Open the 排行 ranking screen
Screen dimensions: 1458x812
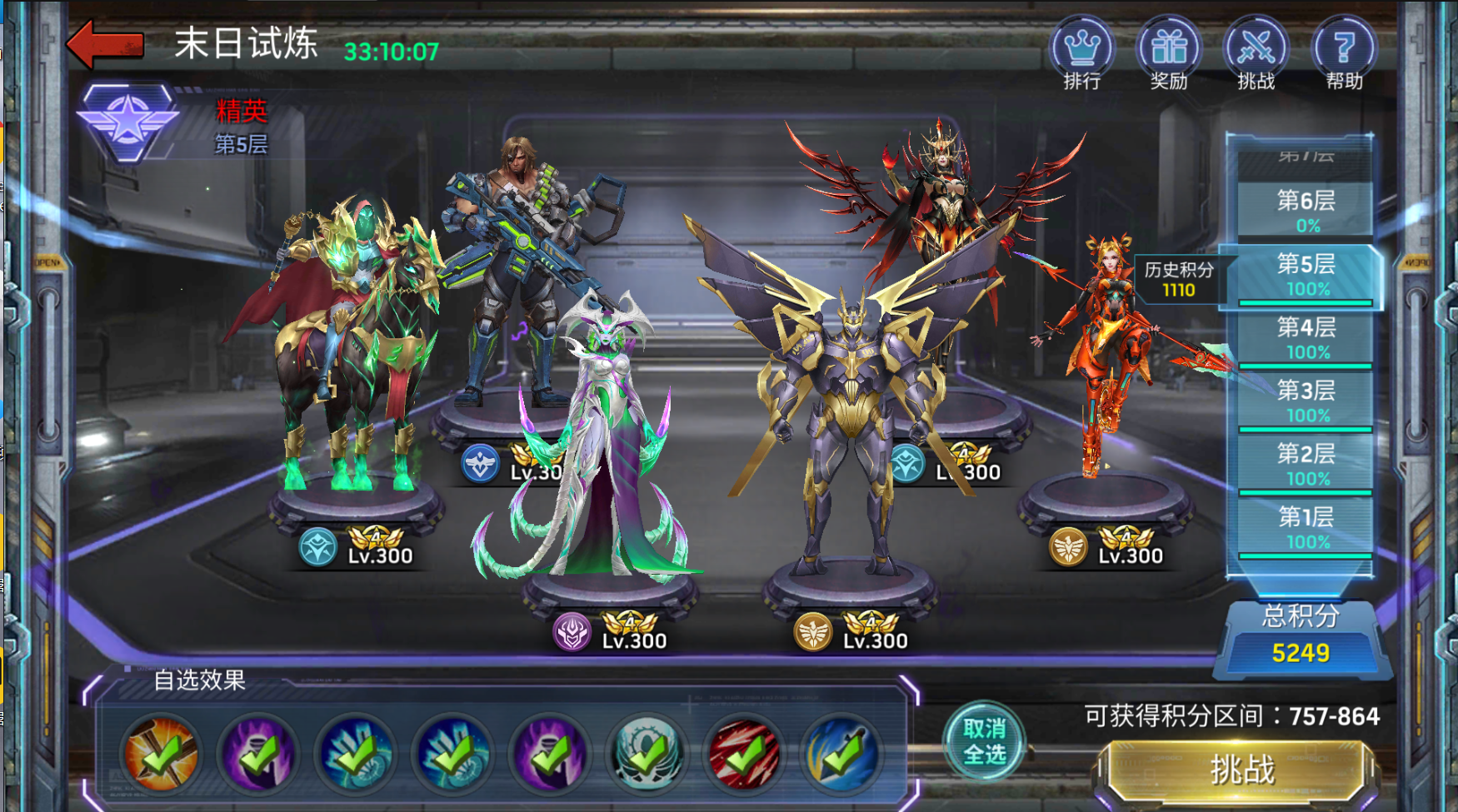pyautogui.click(x=1081, y=52)
